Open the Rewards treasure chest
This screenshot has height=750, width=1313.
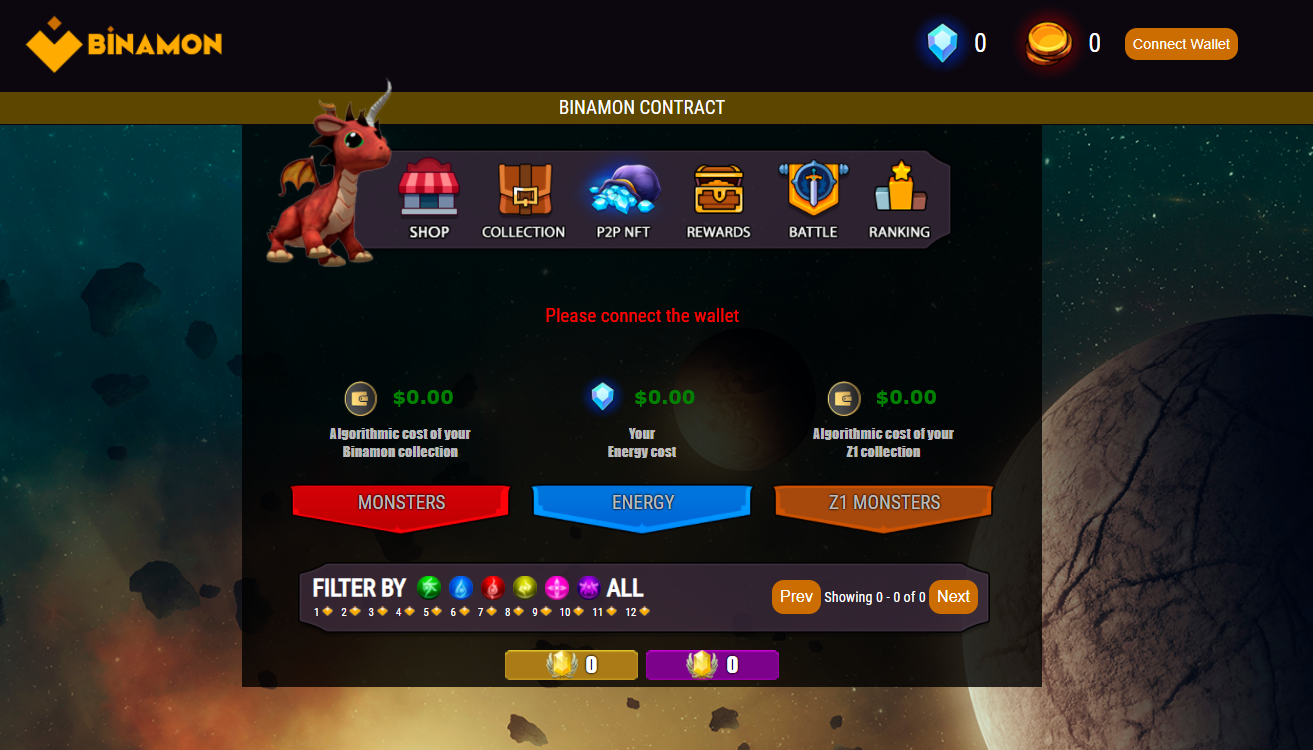[x=718, y=200]
